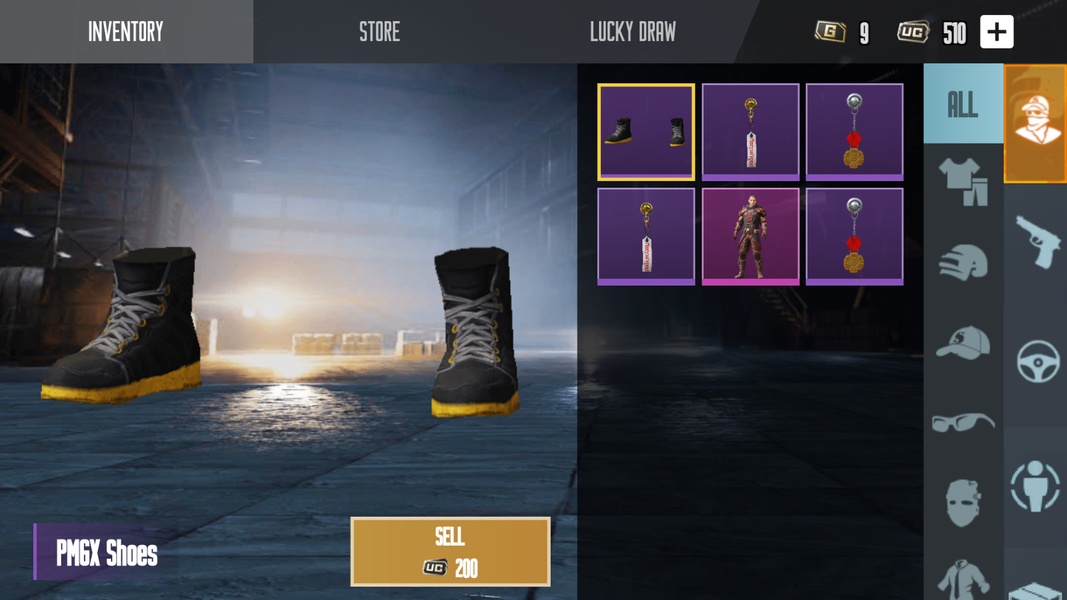Select the black shoes inventory slot

point(646,132)
